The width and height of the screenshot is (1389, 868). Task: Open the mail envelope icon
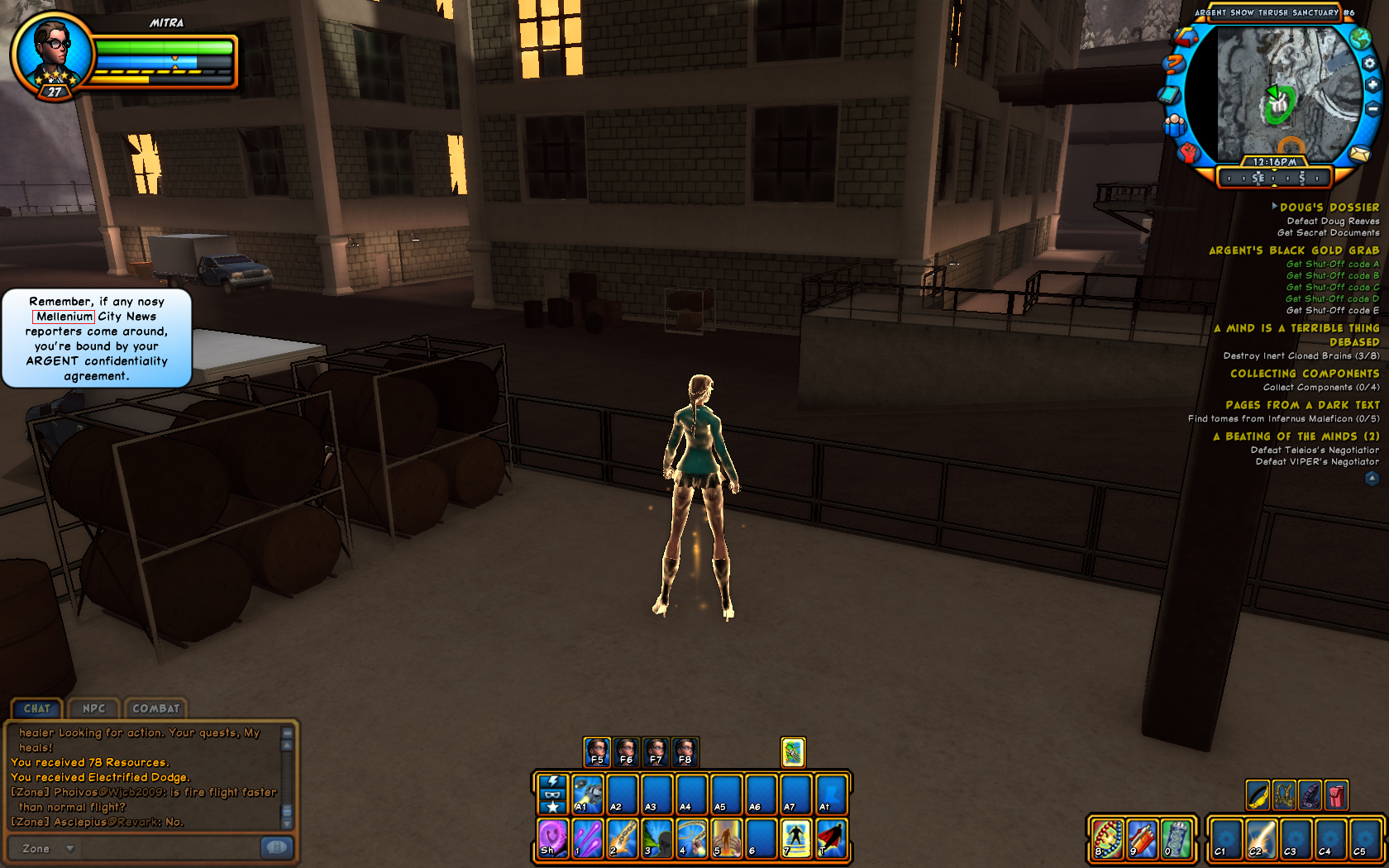click(x=1359, y=154)
